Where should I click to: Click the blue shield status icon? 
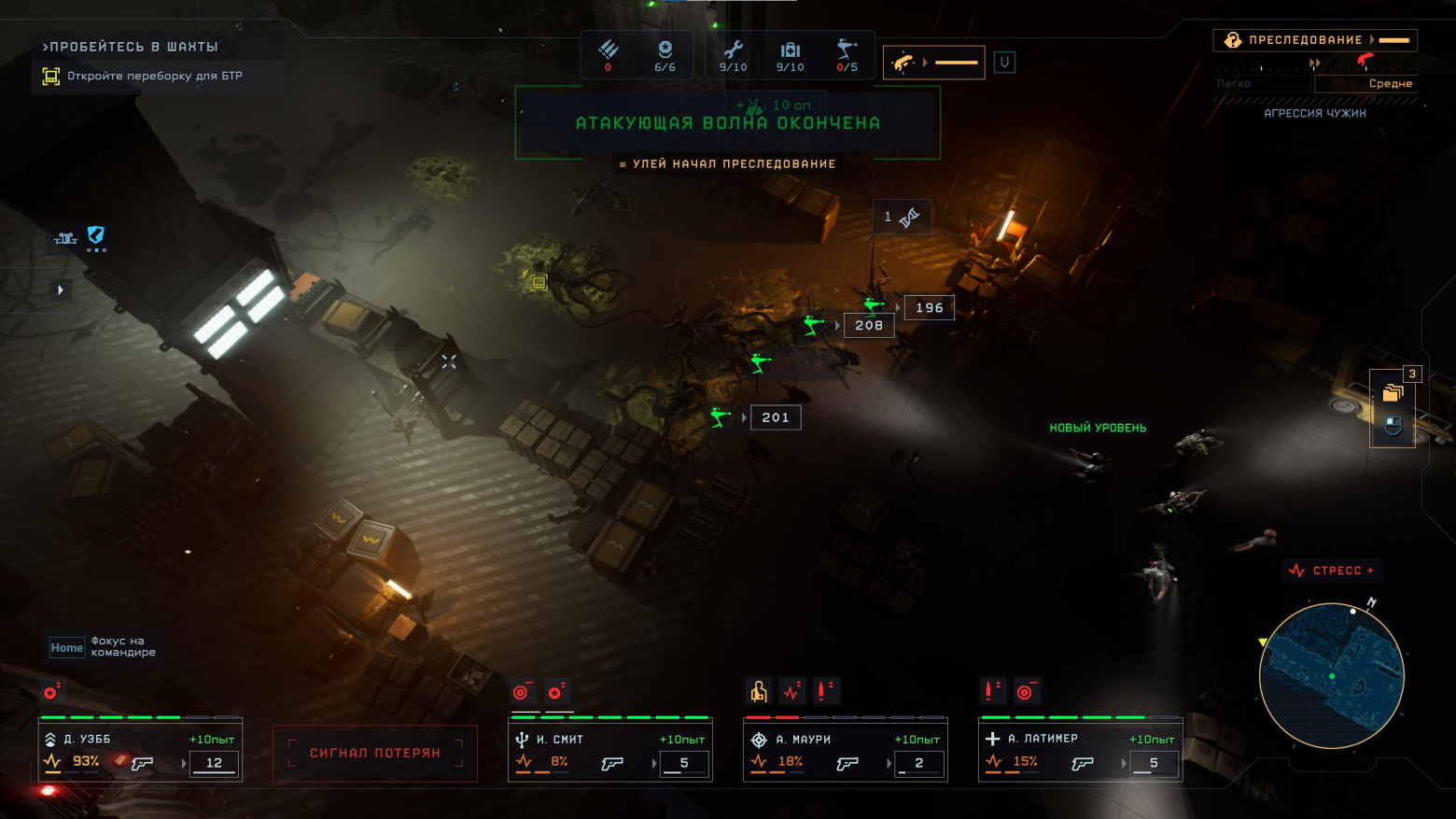(x=96, y=235)
